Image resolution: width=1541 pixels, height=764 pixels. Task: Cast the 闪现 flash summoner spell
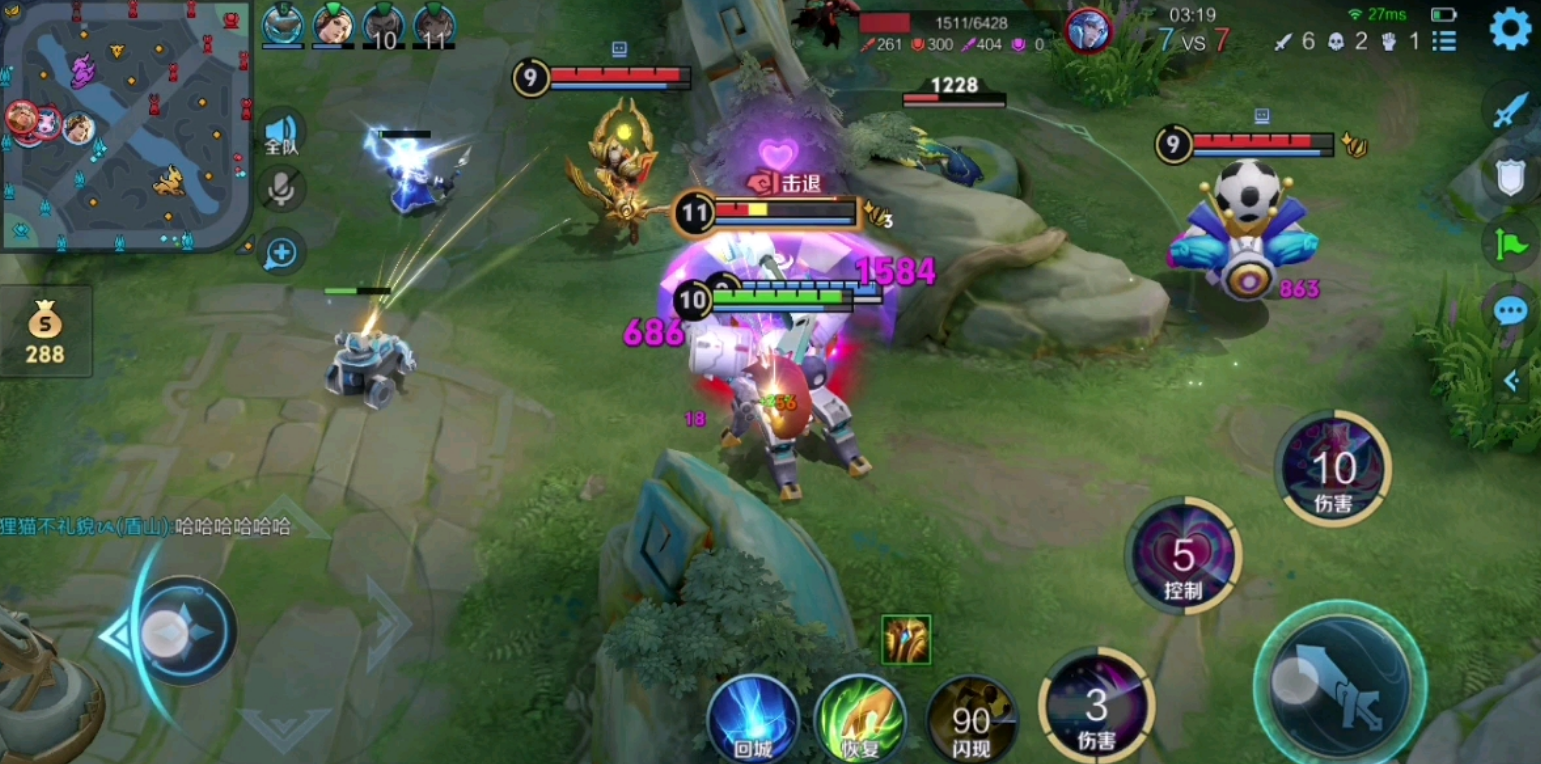click(970, 718)
